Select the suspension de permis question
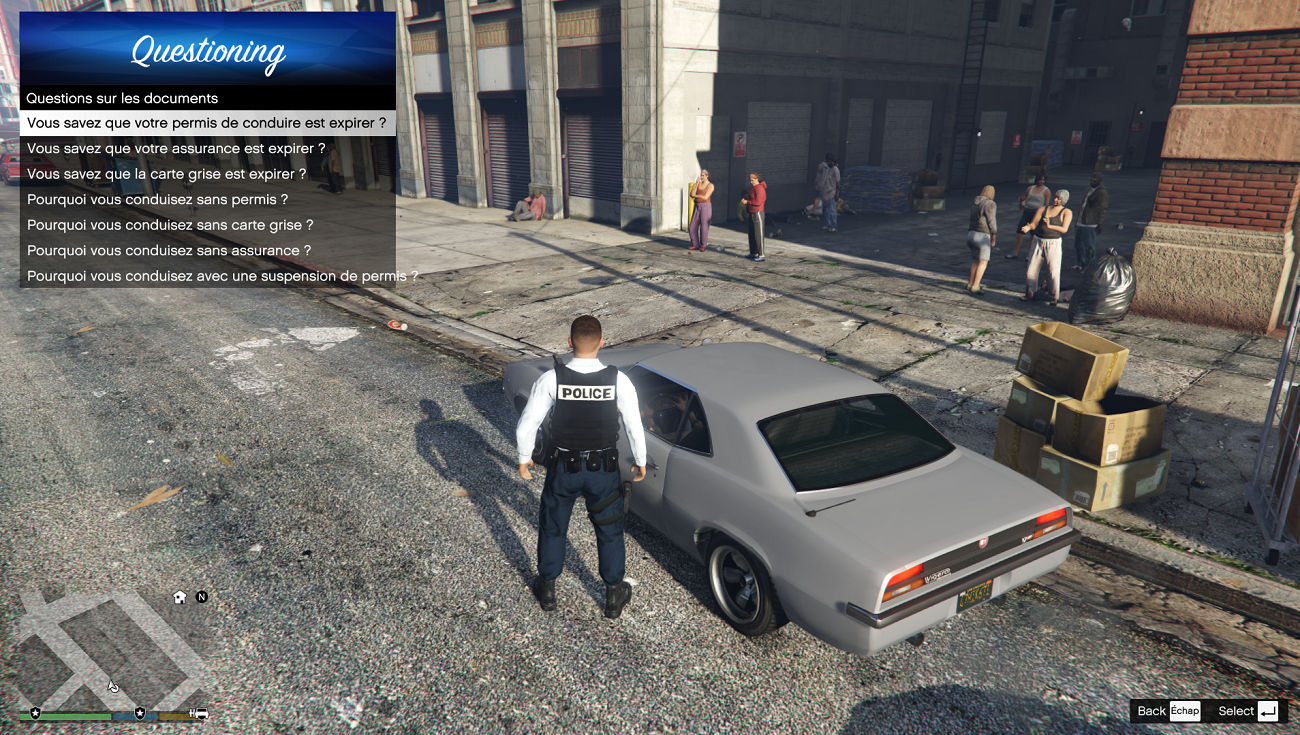This screenshot has height=735, width=1300. point(207,276)
